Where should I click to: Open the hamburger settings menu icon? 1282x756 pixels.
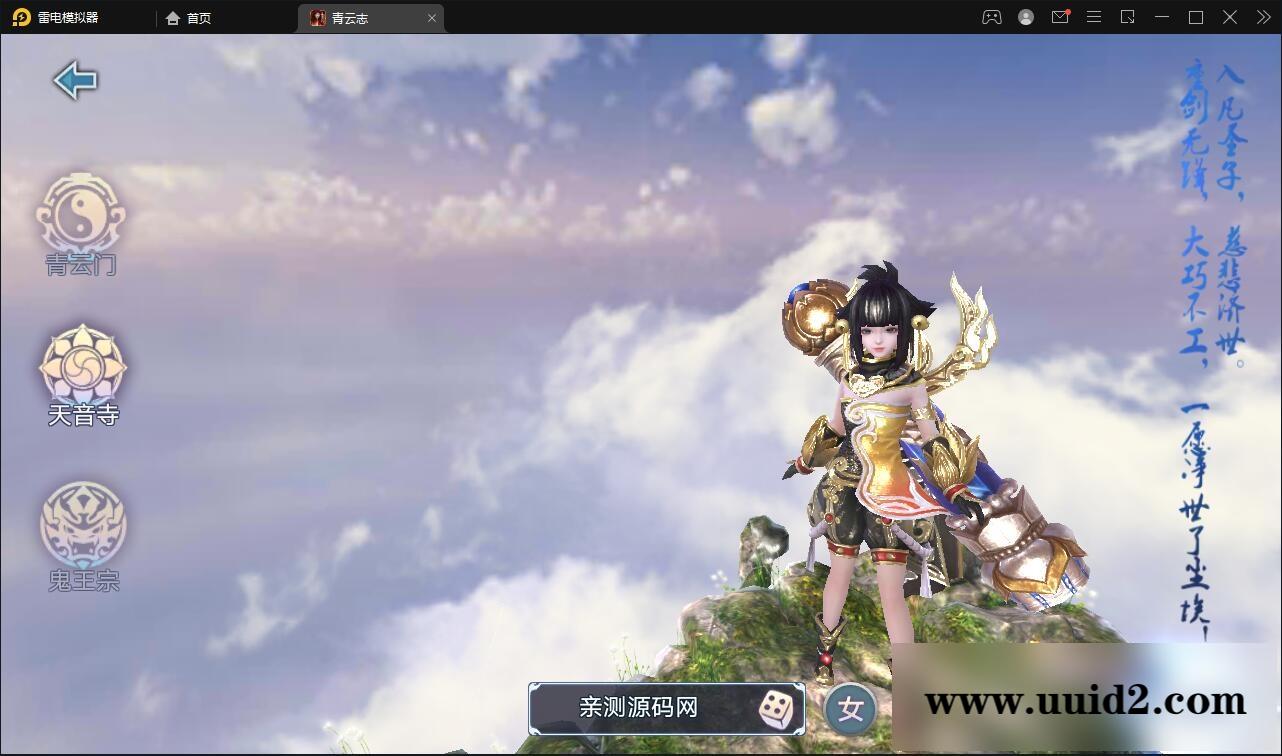click(1093, 17)
